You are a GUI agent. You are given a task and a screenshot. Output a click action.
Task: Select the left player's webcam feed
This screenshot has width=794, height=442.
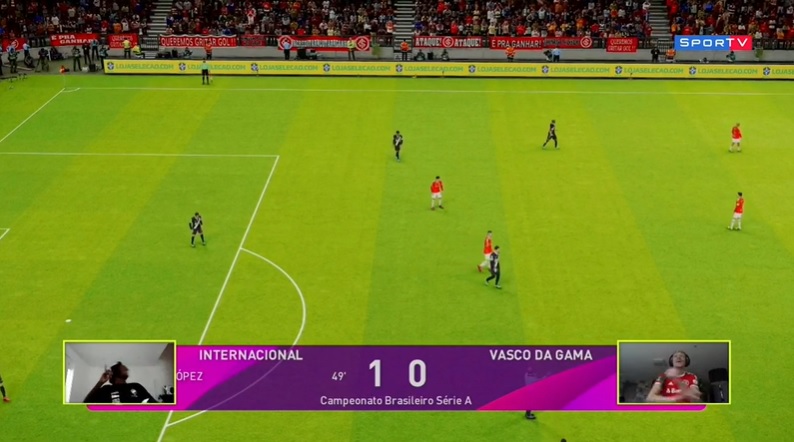click(x=120, y=372)
